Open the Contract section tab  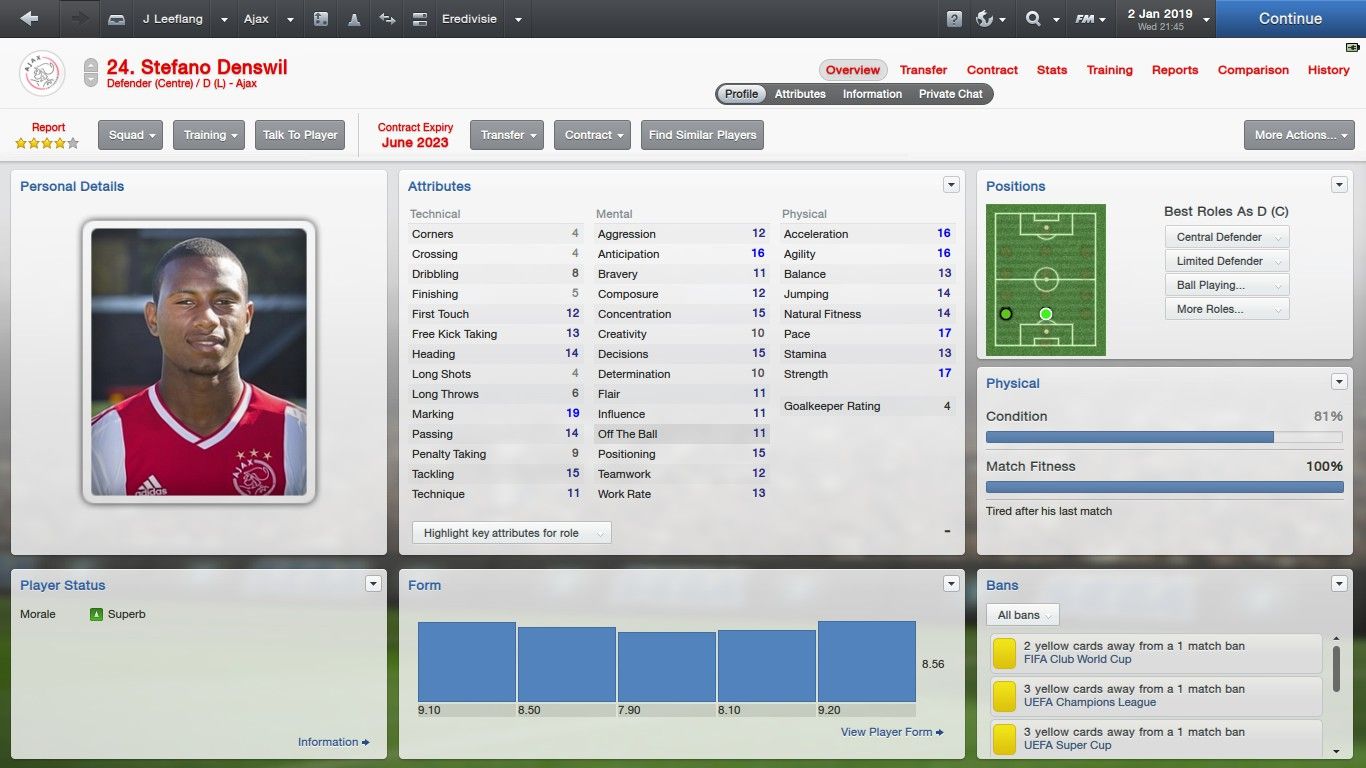[992, 70]
